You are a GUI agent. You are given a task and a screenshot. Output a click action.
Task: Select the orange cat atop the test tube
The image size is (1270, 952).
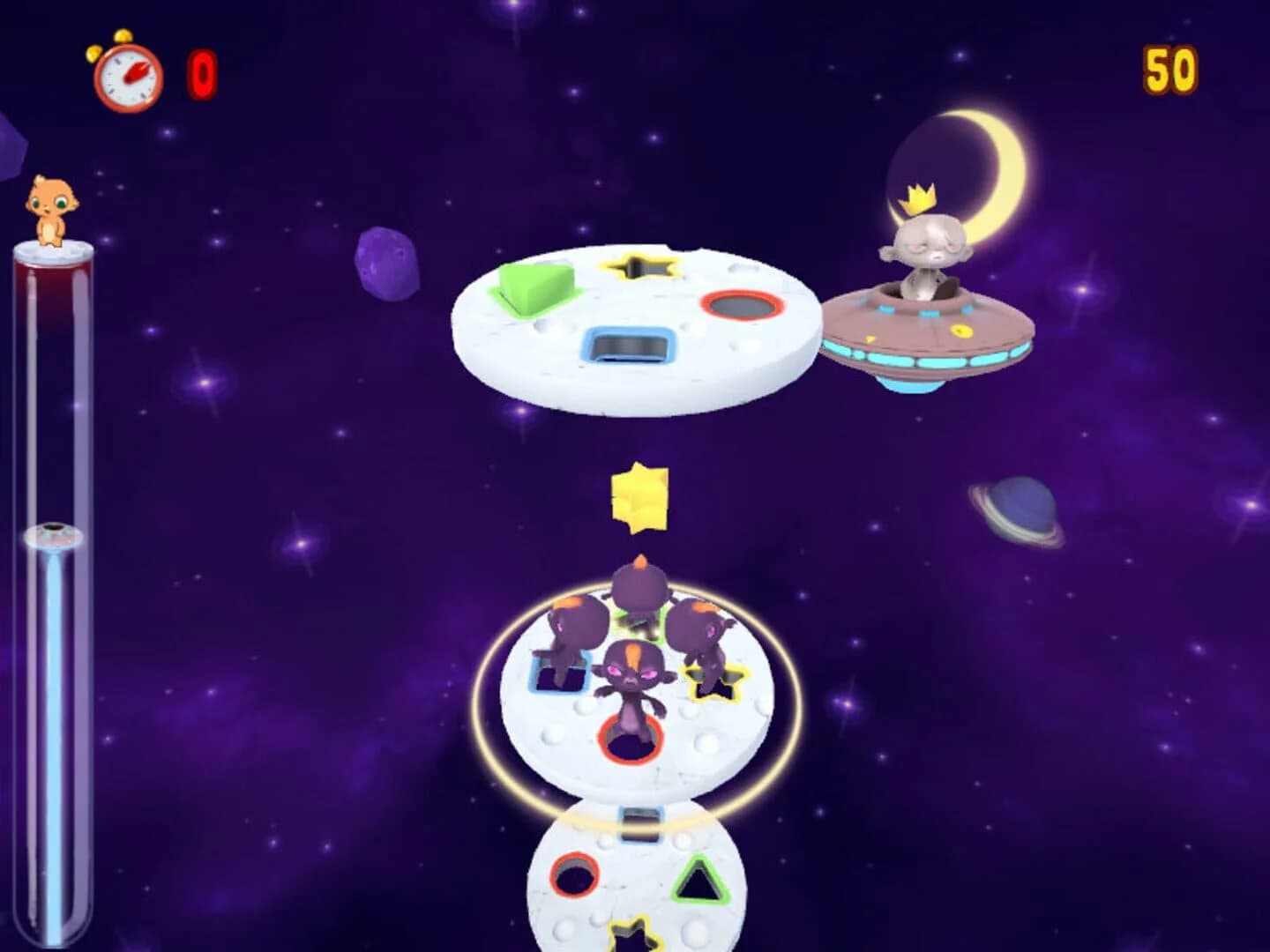(x=53, y=203)
